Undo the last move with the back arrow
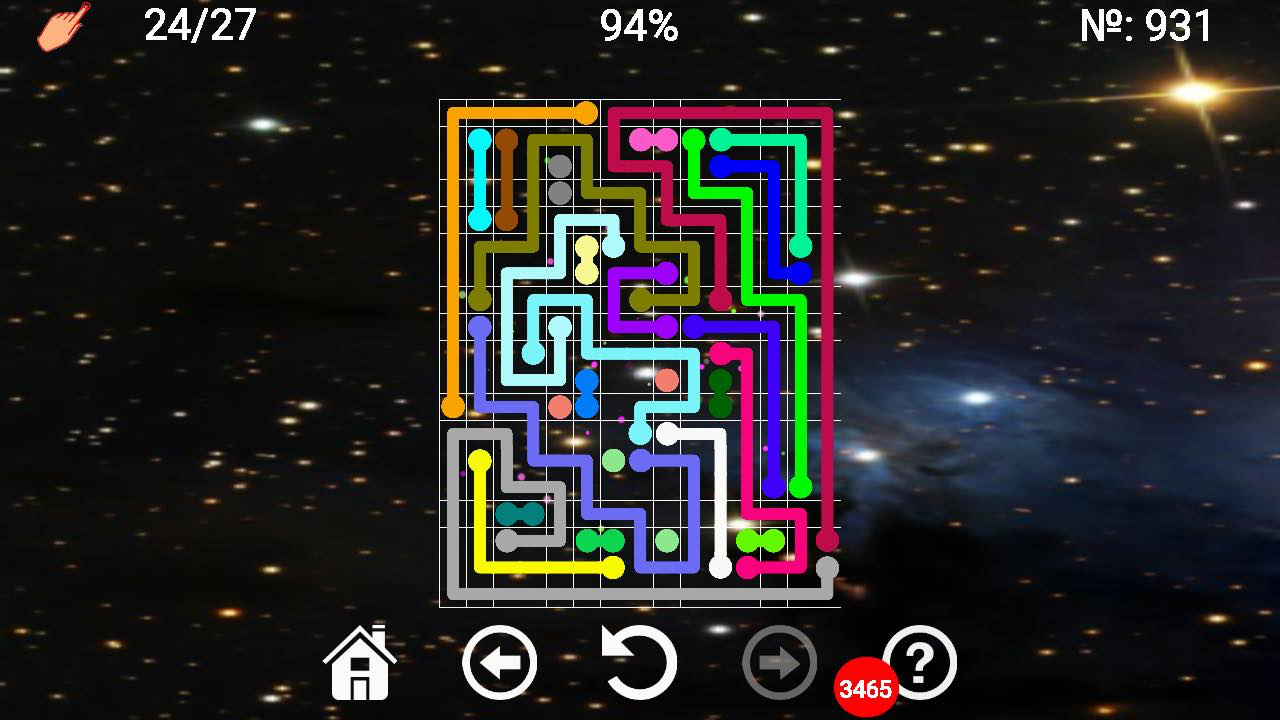The width and height of the screenshot is (1280, 720). click(501, 660)
